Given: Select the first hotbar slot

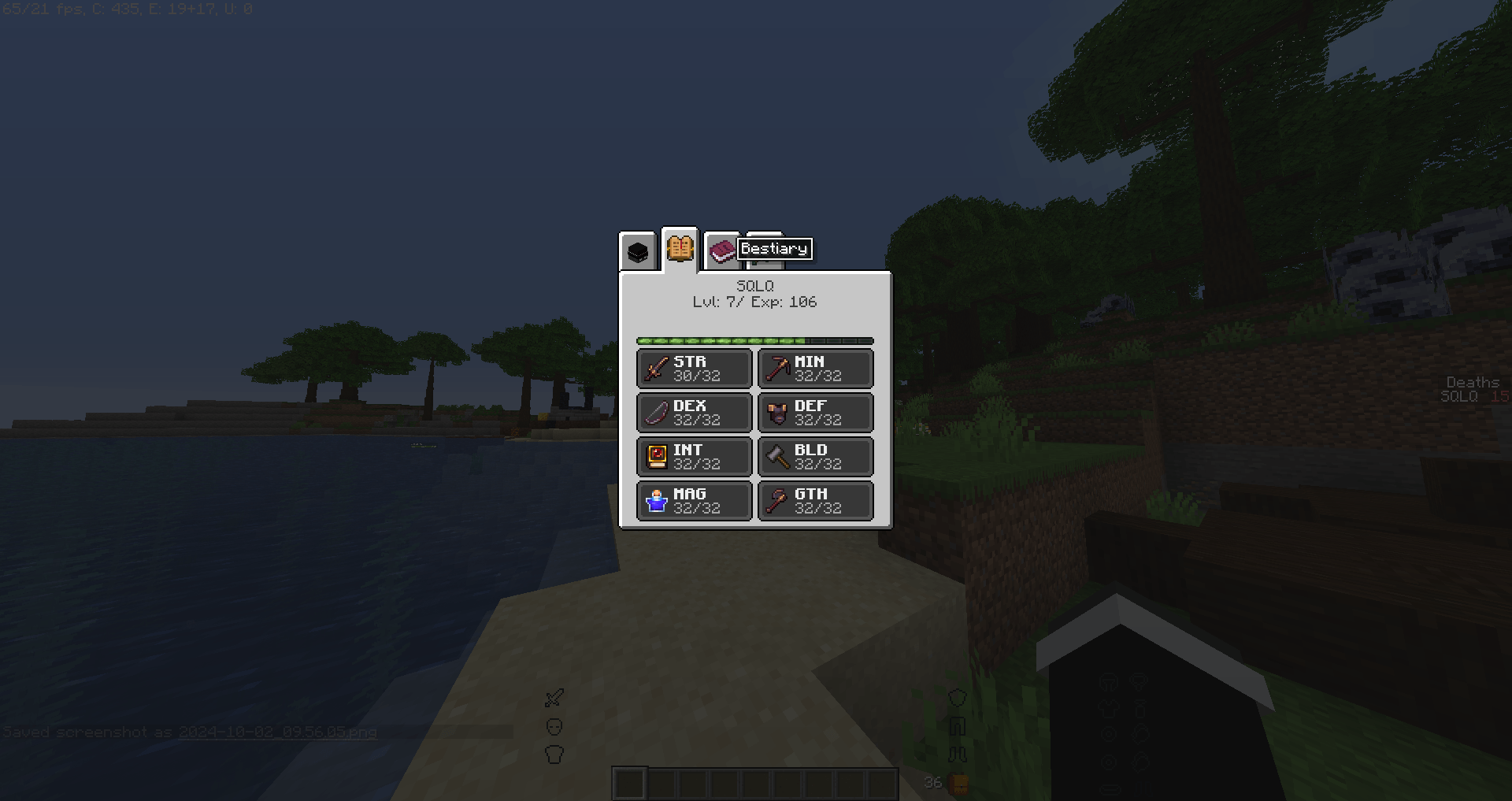Looking at the screenshot, I should point(630,782).
